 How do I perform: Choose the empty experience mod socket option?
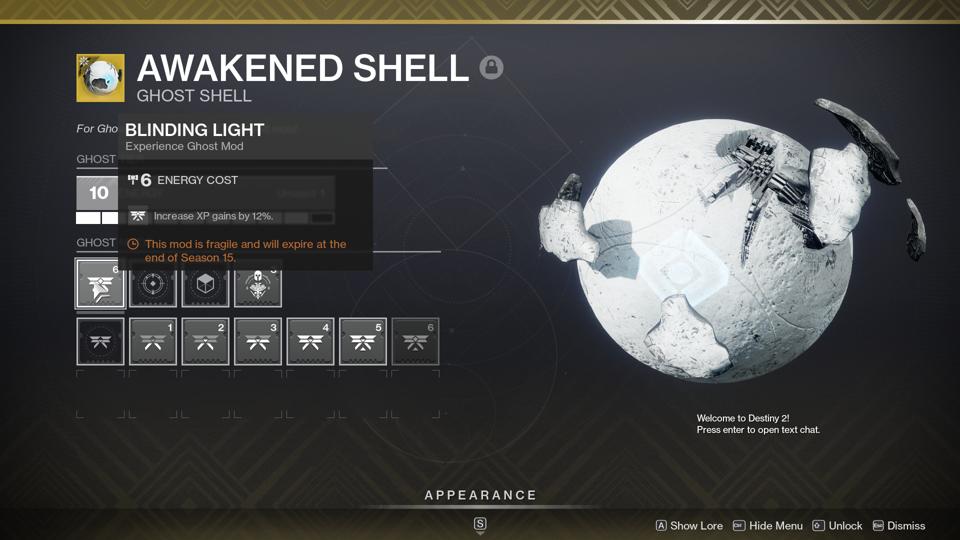100,342
